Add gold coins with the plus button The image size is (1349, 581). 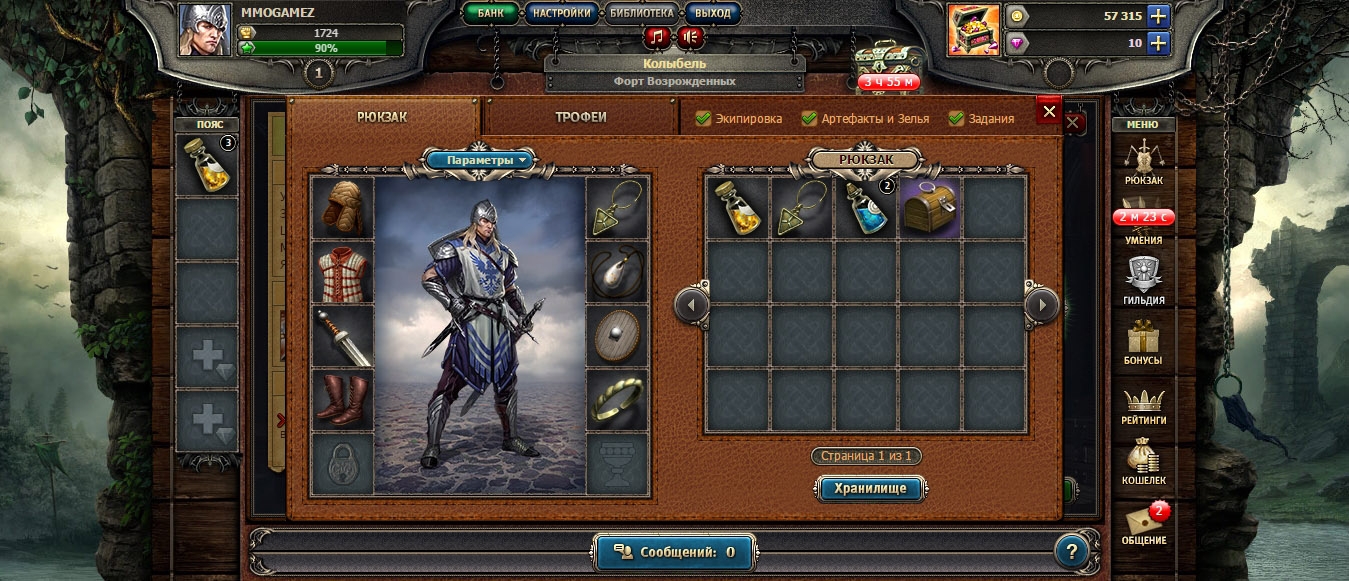click(x=1158, y=16)
